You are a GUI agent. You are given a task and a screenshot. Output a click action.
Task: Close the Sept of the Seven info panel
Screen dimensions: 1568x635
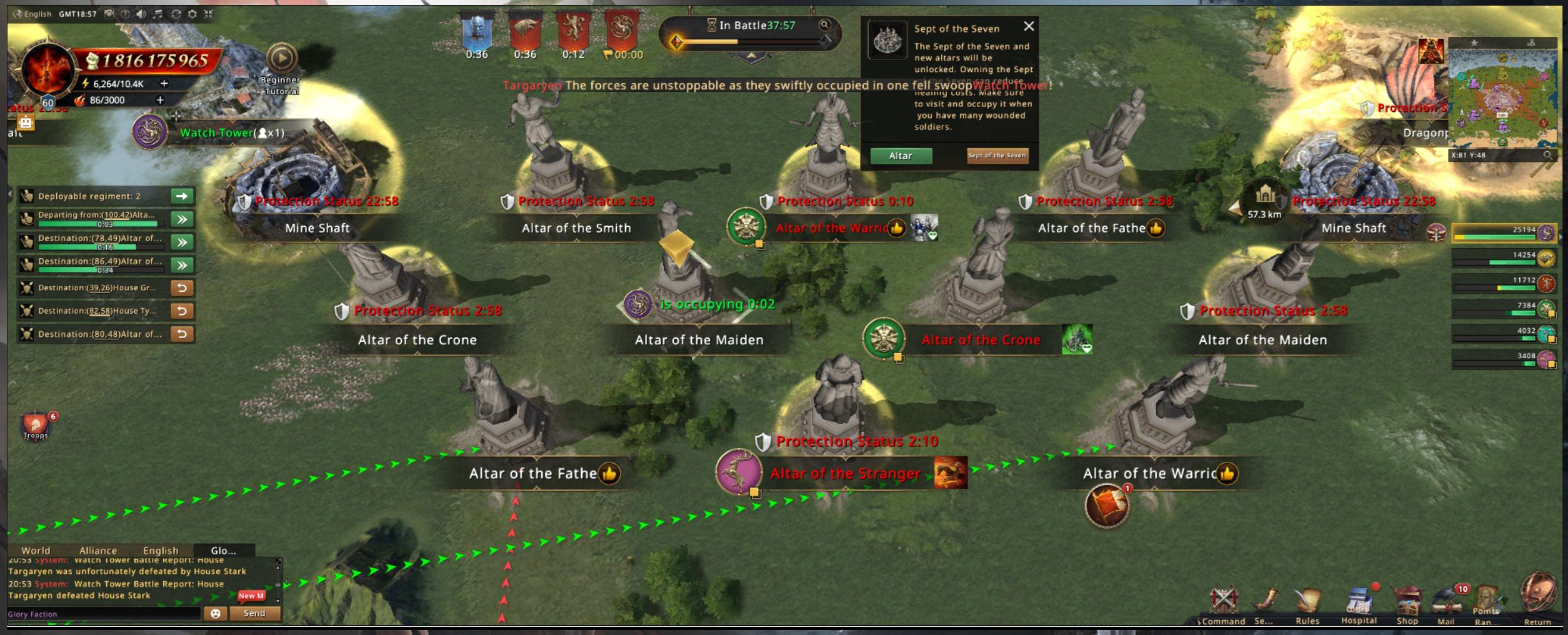click(x=1029, y=26)
